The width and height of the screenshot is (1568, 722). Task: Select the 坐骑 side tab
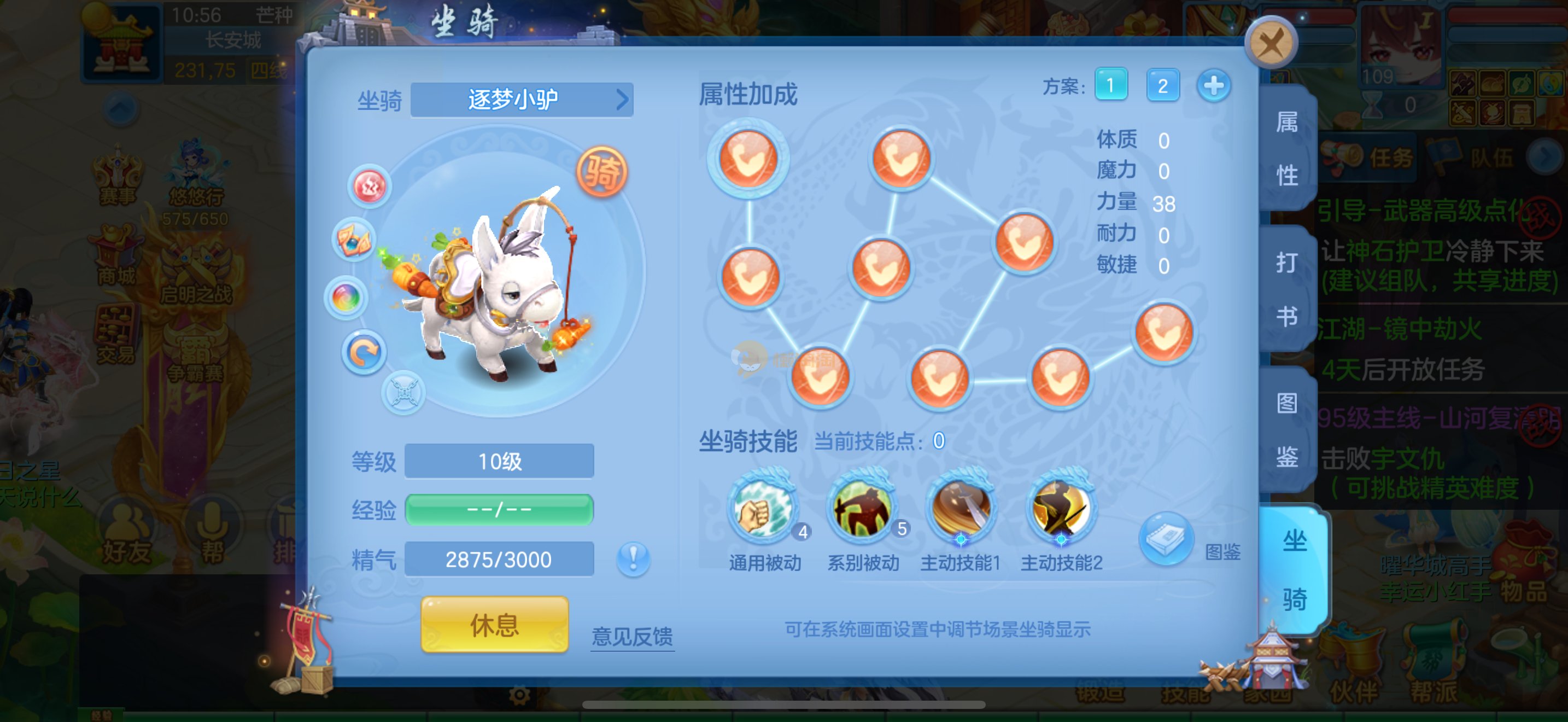tap(1294, 570)
